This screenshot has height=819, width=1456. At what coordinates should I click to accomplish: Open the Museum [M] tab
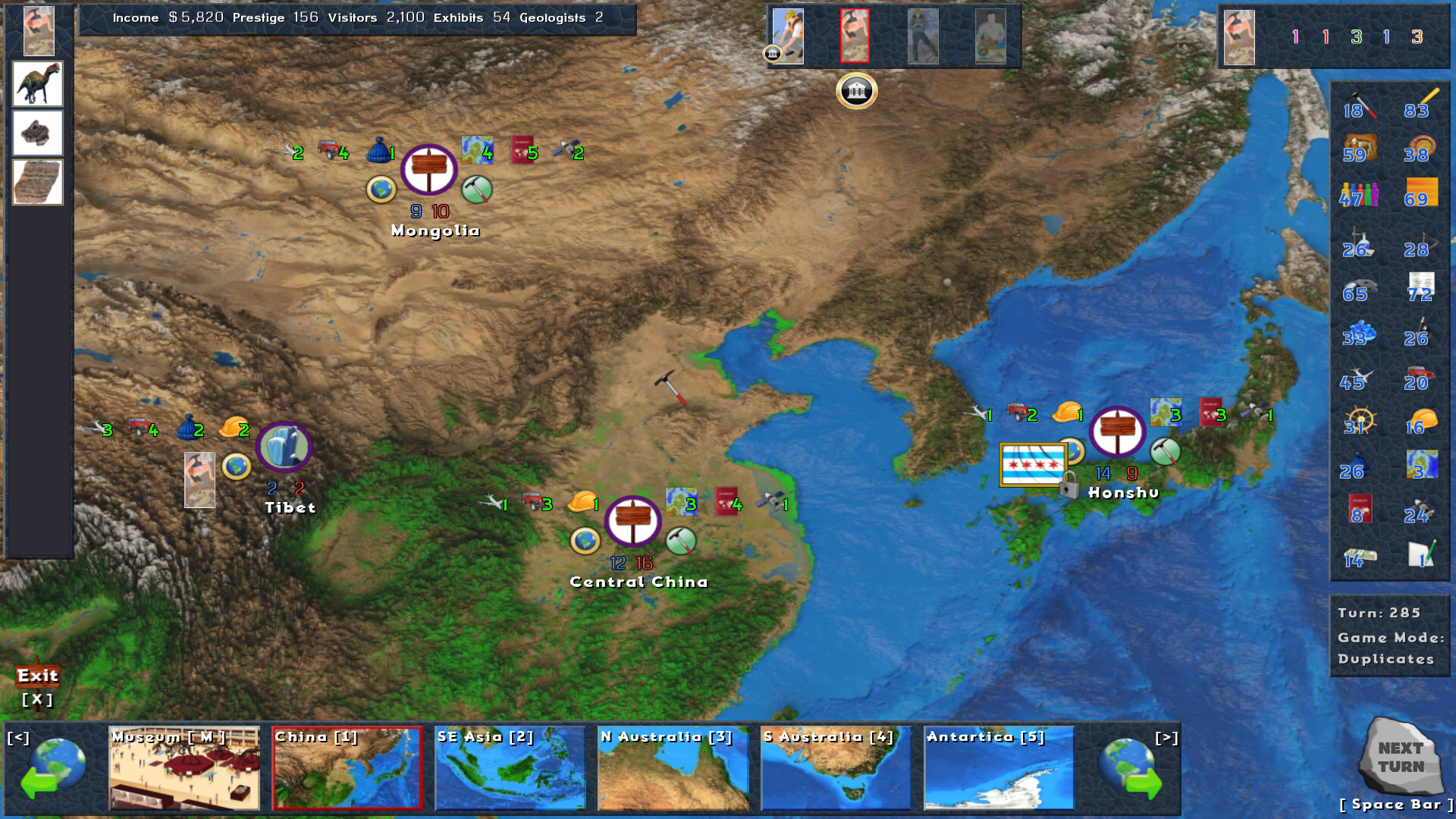(x=184, y=767)
